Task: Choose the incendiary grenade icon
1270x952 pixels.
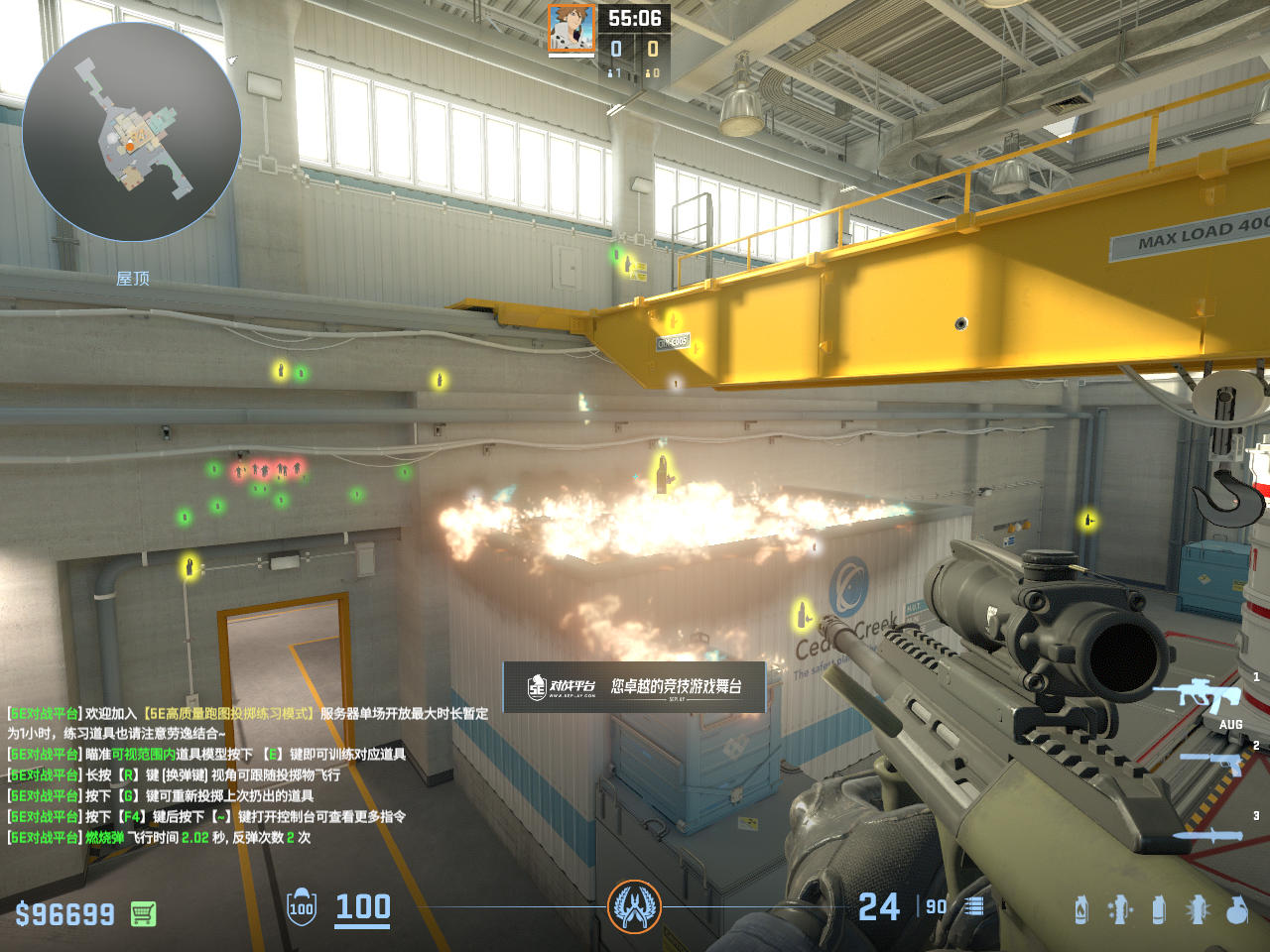Action: click(1081, 909)
